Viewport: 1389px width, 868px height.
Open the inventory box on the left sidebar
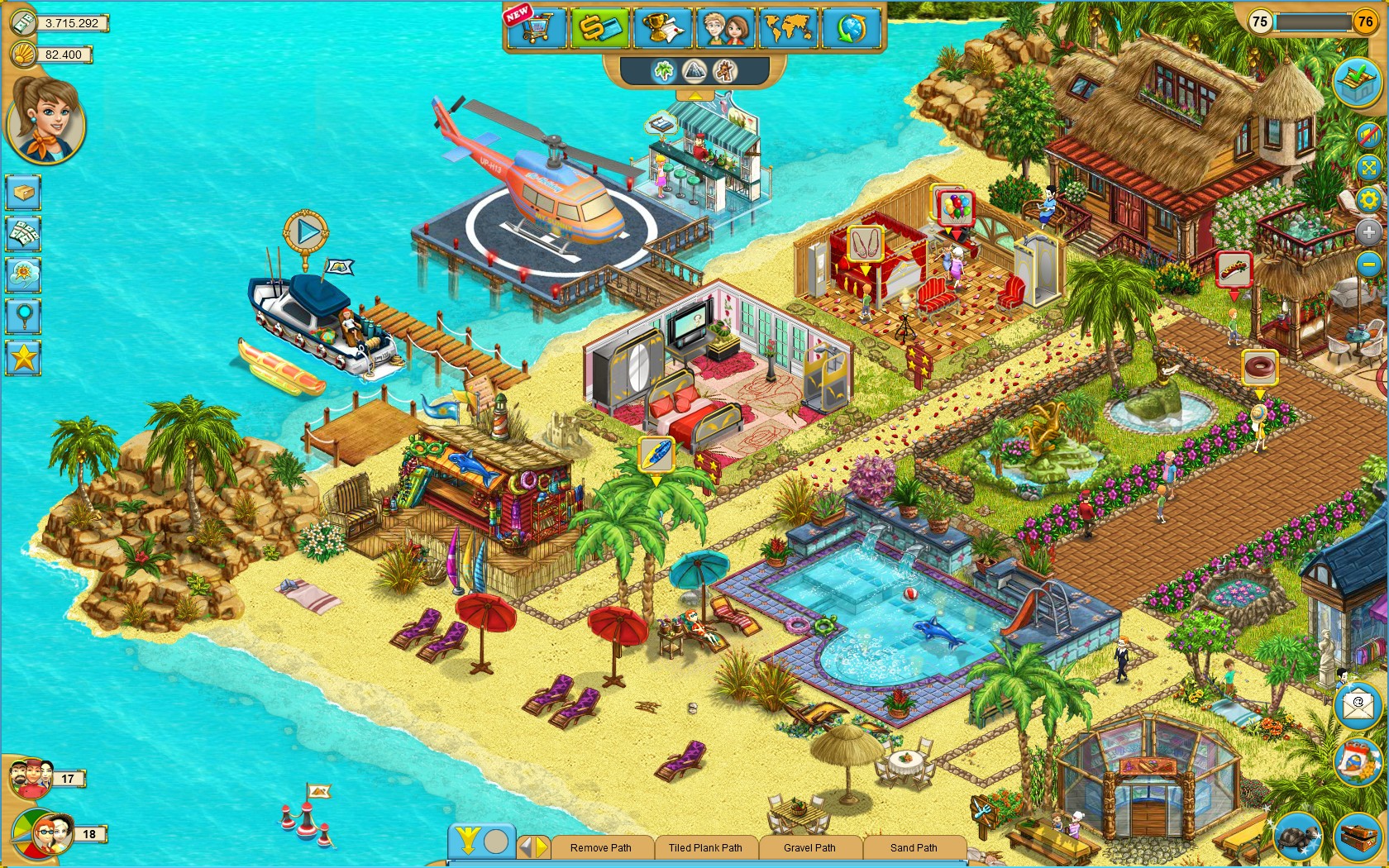tap(23, 192)
